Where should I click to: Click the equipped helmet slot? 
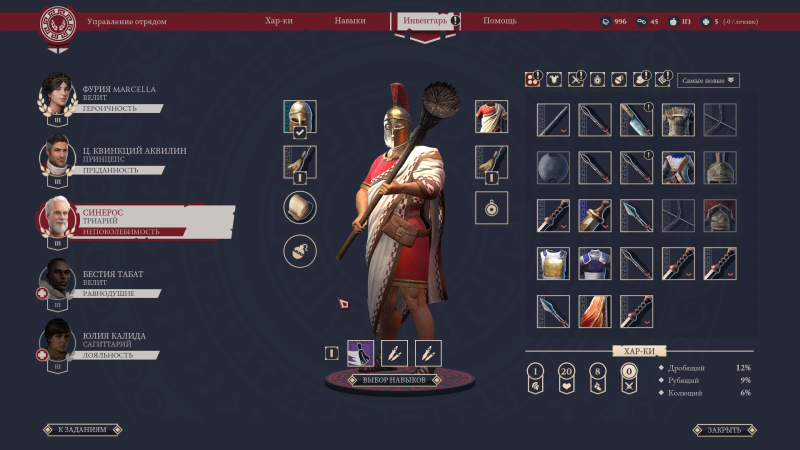299,117
